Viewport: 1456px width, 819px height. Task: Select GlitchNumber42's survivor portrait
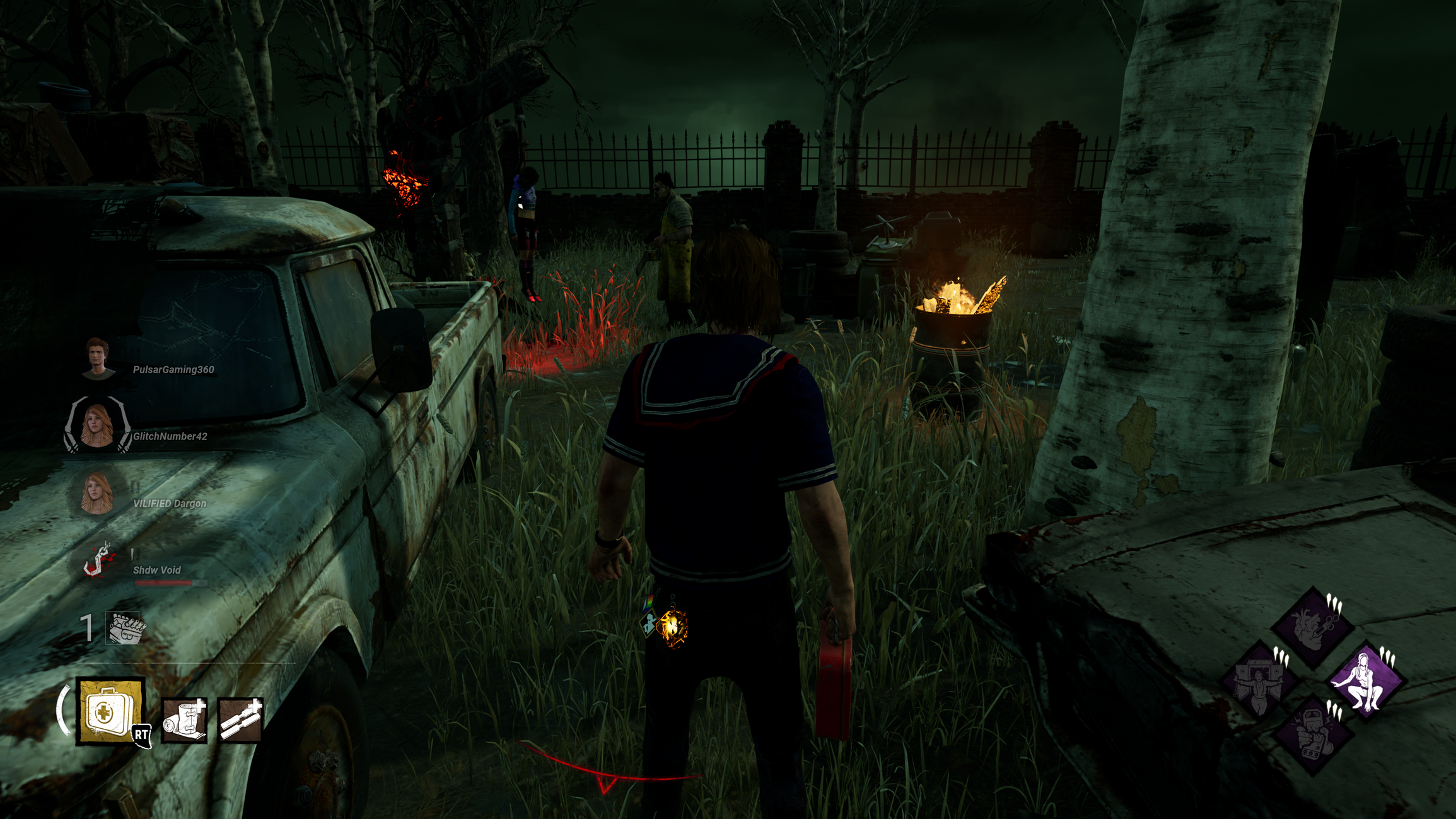[97, 426]
